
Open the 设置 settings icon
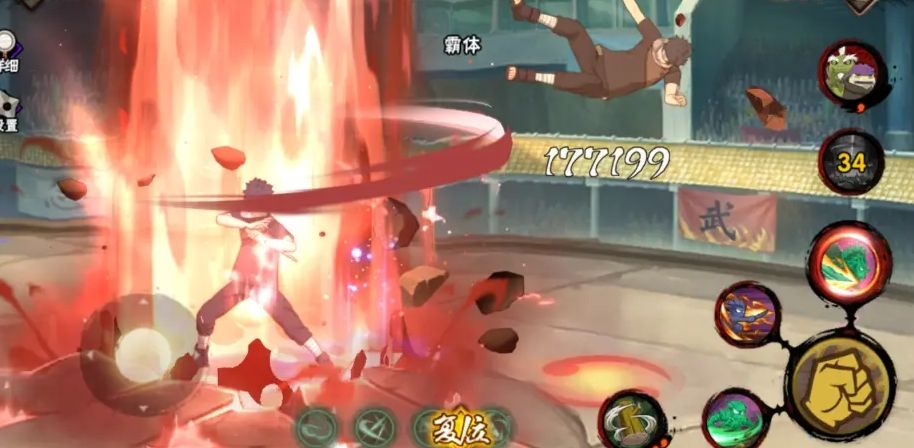(x=7, y=108)
